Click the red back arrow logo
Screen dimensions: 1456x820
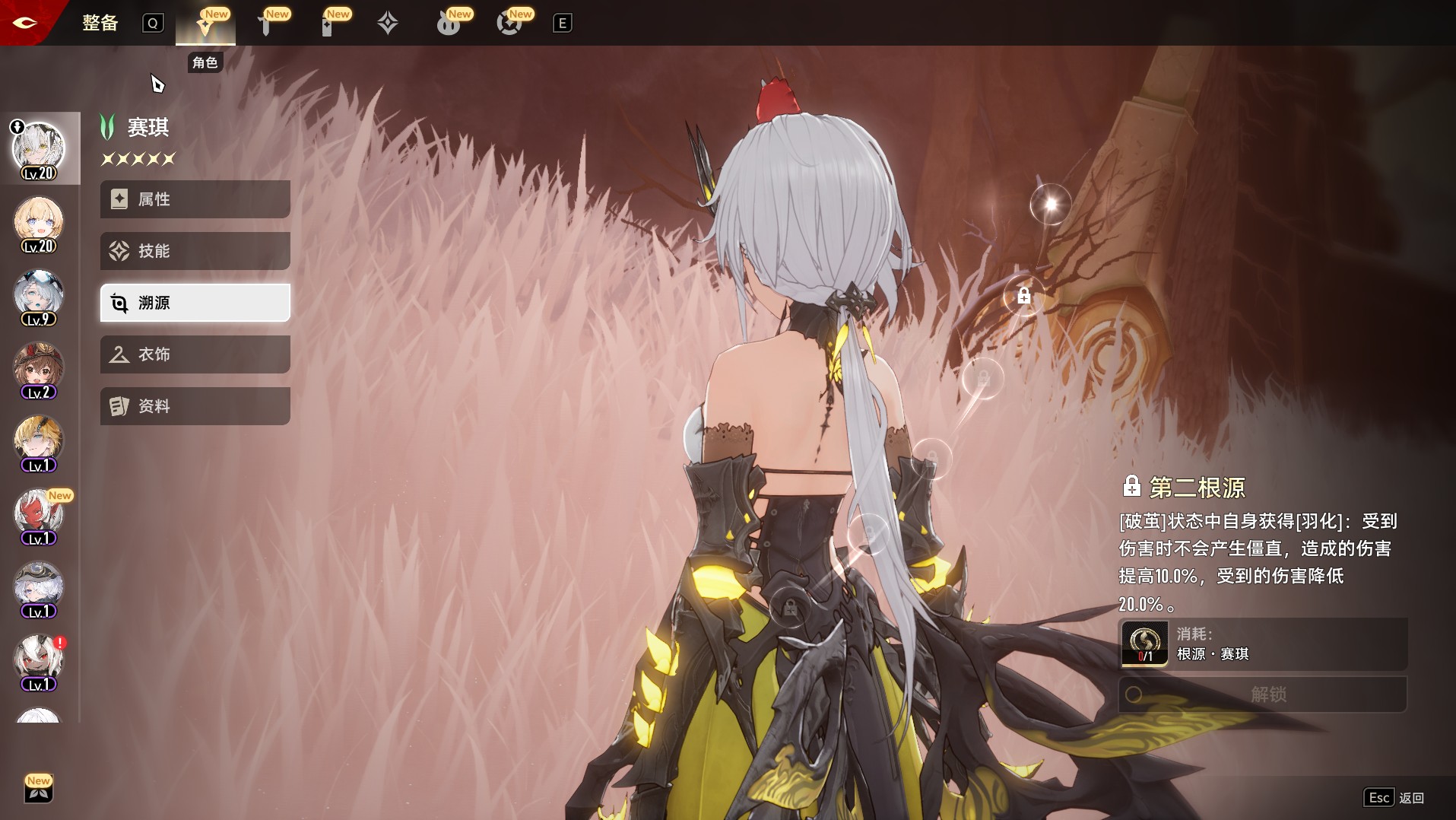point(24,23)
